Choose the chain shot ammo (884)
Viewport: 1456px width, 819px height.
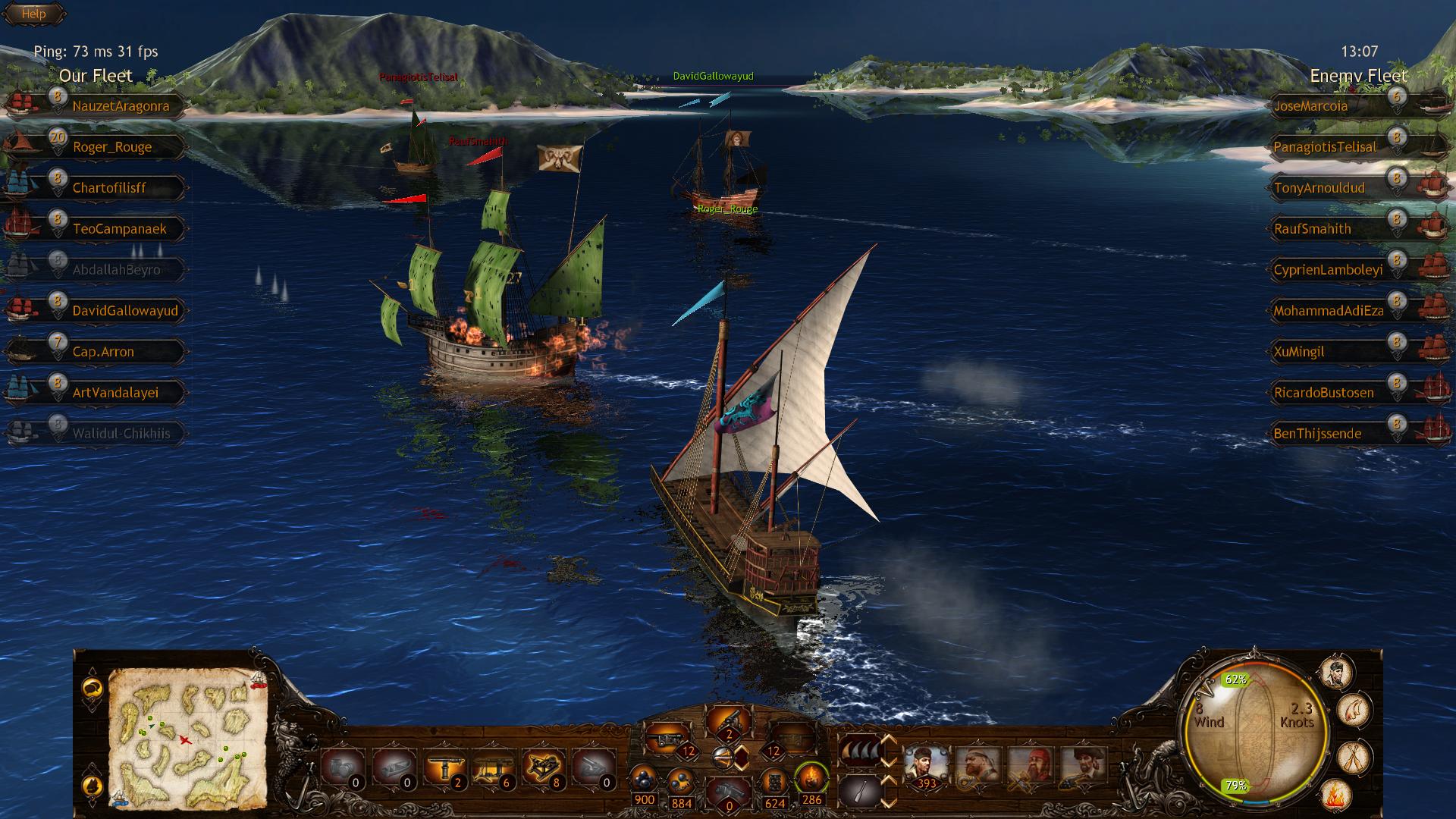click(x=681, y=781)
